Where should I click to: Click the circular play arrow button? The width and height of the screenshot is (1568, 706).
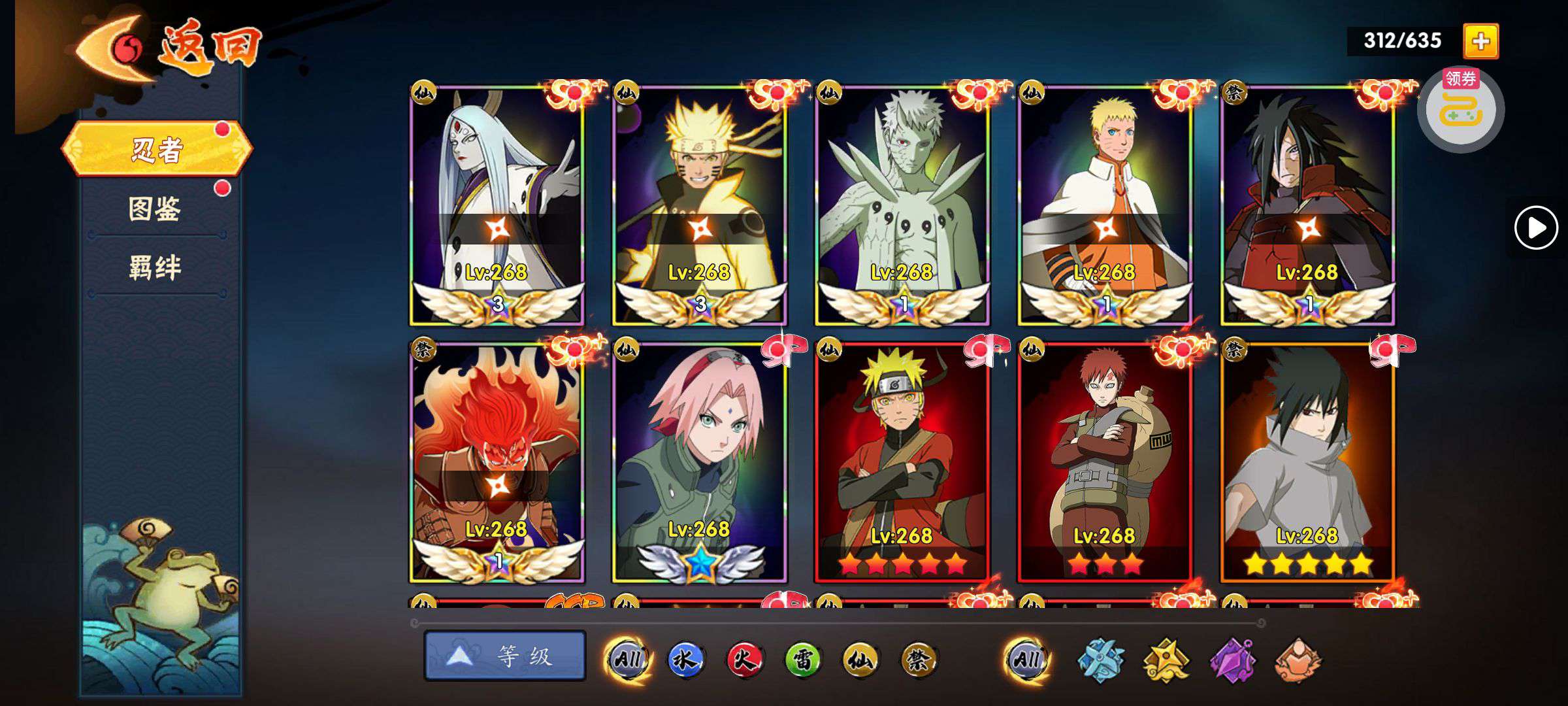[1535, 227]
